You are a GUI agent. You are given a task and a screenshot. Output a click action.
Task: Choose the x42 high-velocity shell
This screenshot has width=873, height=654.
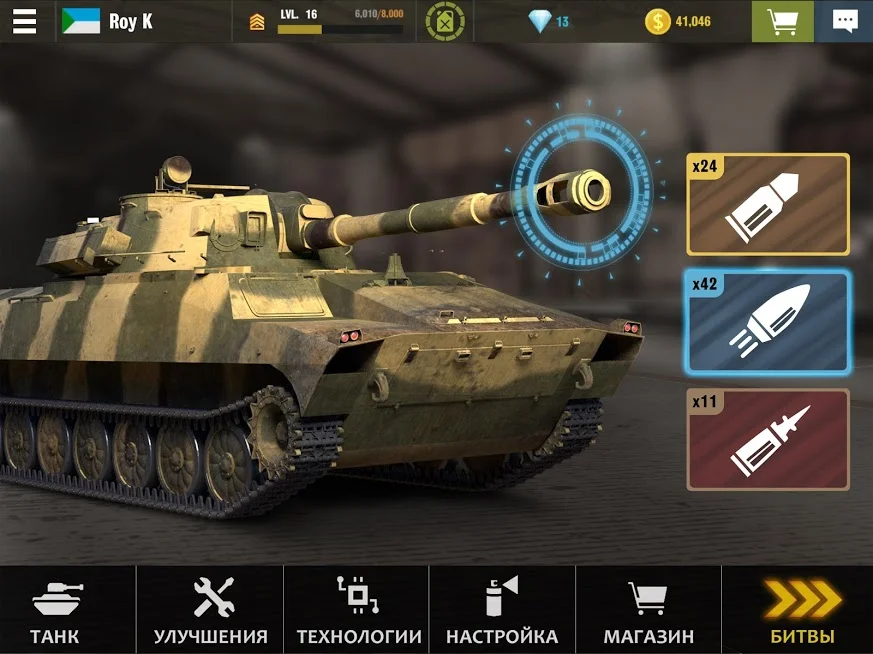point(767,321)
